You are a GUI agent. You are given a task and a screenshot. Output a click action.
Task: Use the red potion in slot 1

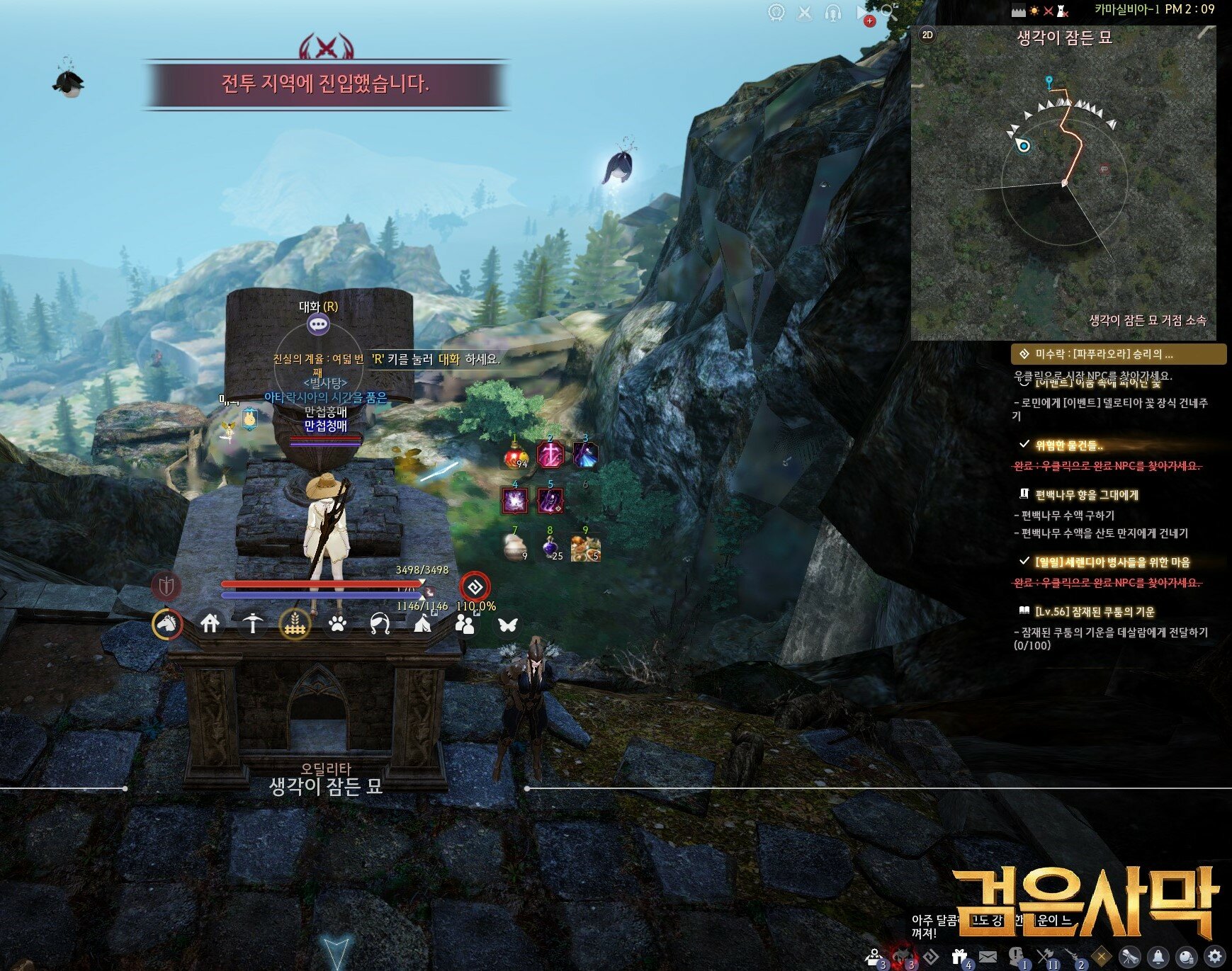[x=516, y=455]
